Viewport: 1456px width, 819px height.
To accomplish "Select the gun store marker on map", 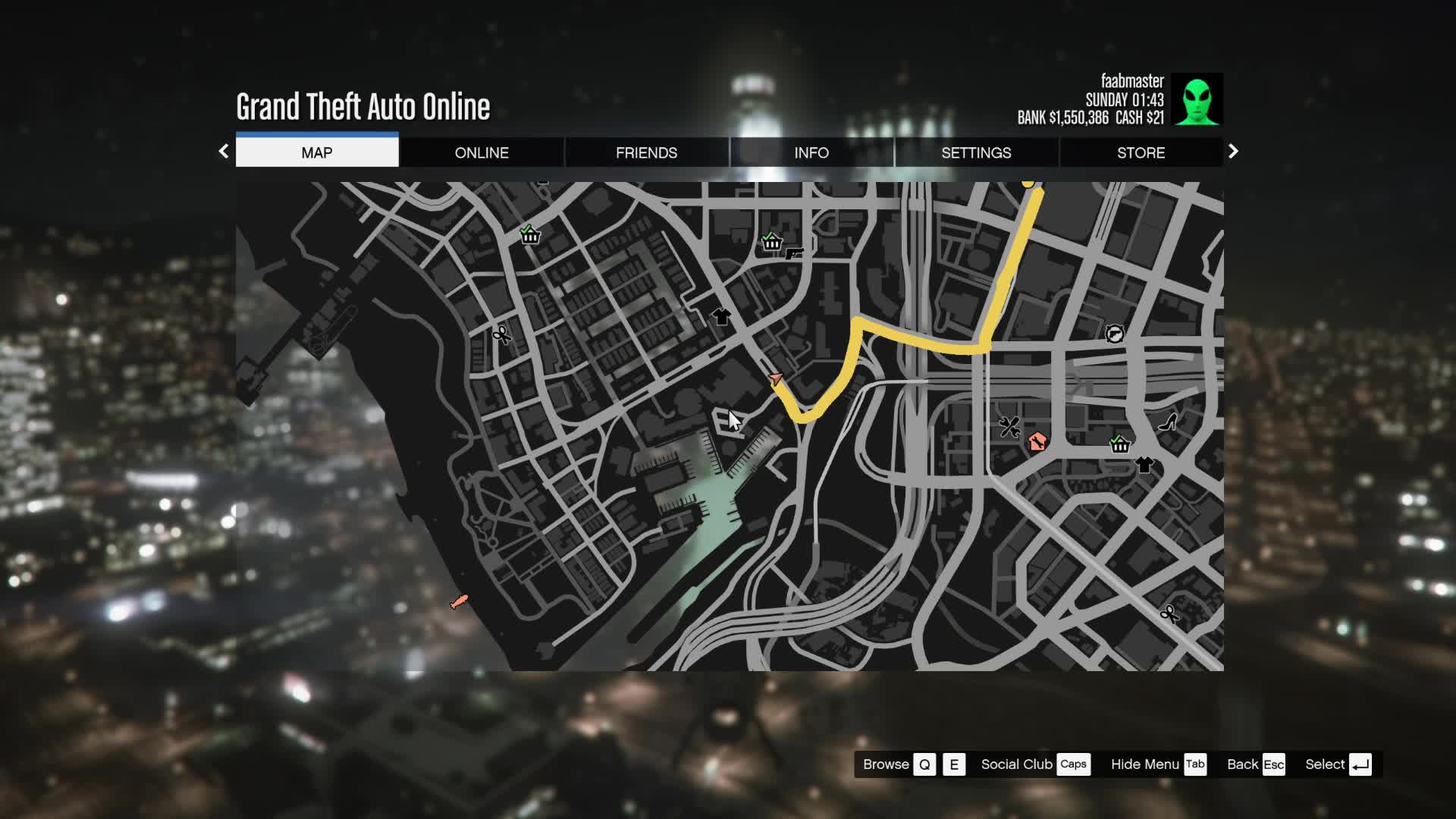I will 794,253.
